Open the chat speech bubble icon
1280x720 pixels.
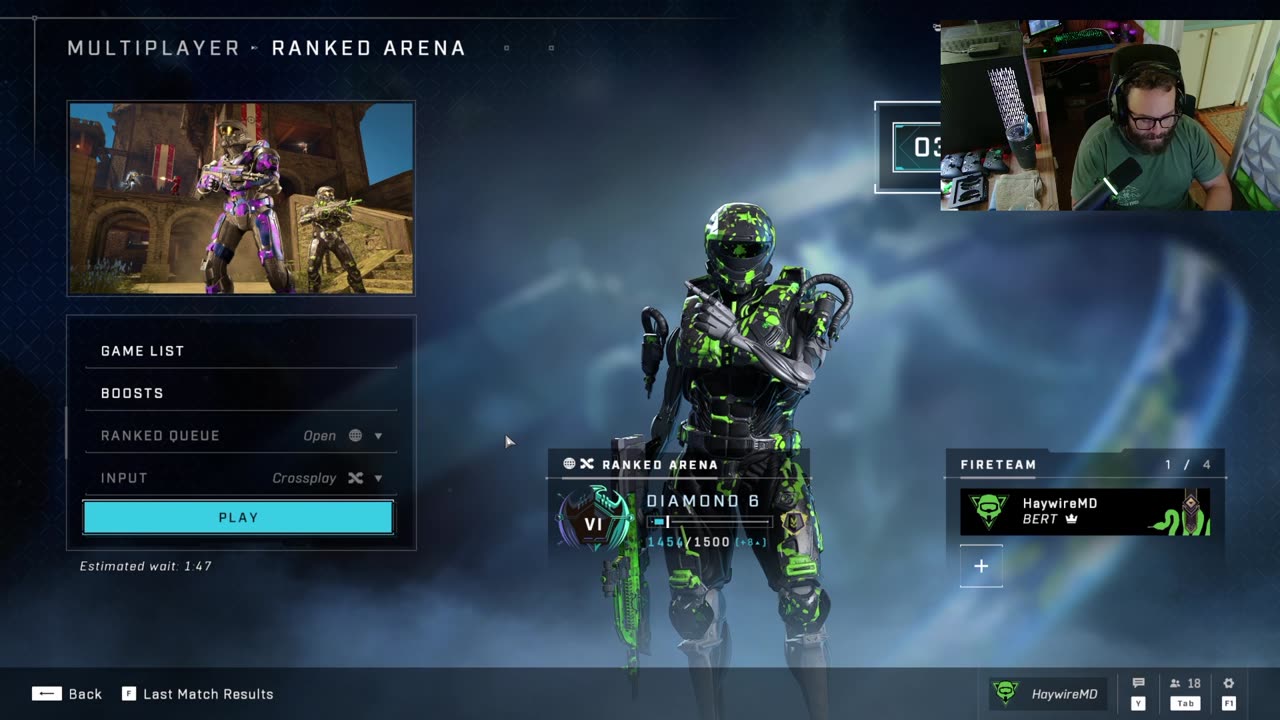(x=1138, y=684)
